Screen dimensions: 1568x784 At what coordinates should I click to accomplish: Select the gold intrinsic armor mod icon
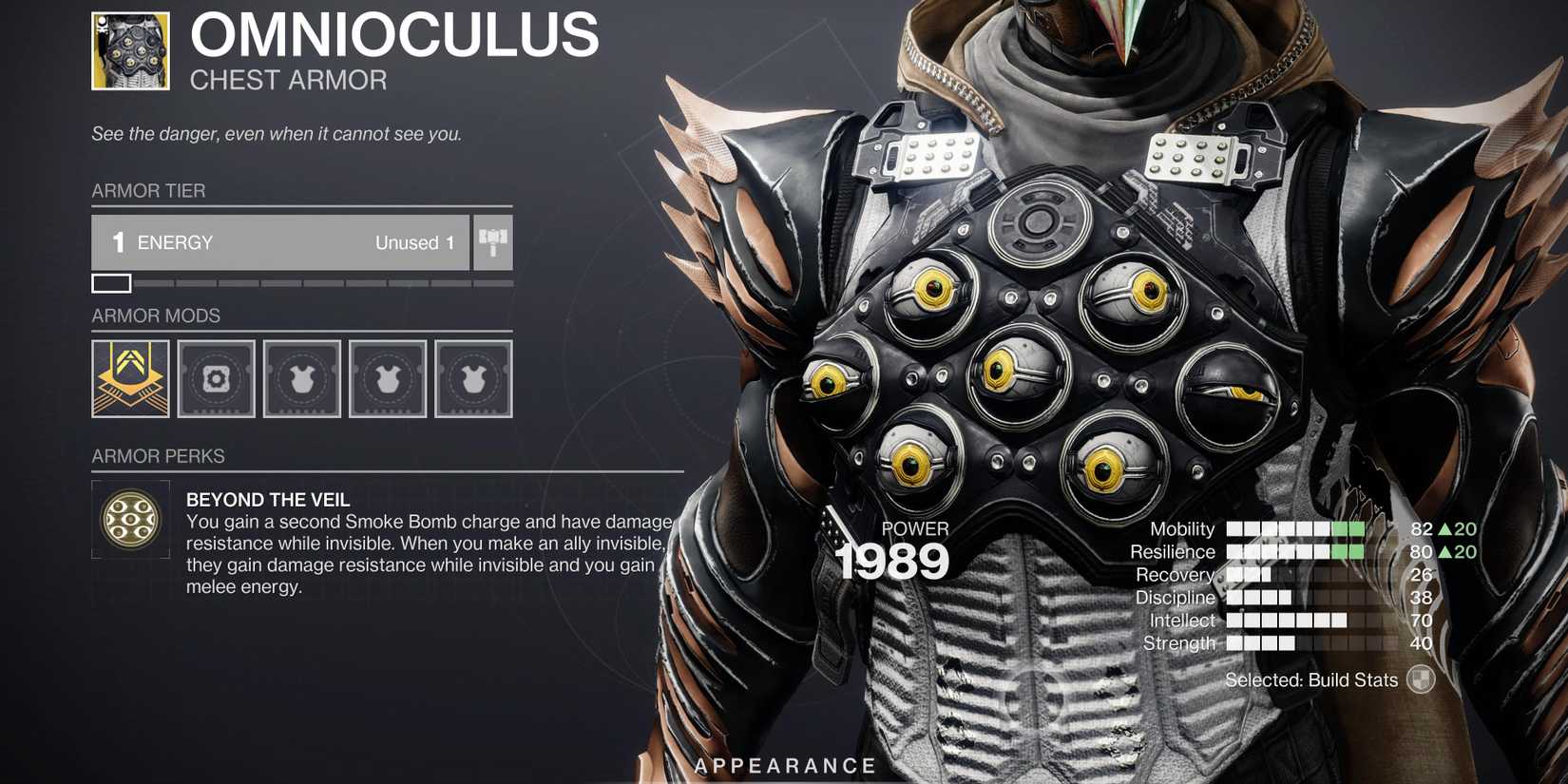(129, 379)
